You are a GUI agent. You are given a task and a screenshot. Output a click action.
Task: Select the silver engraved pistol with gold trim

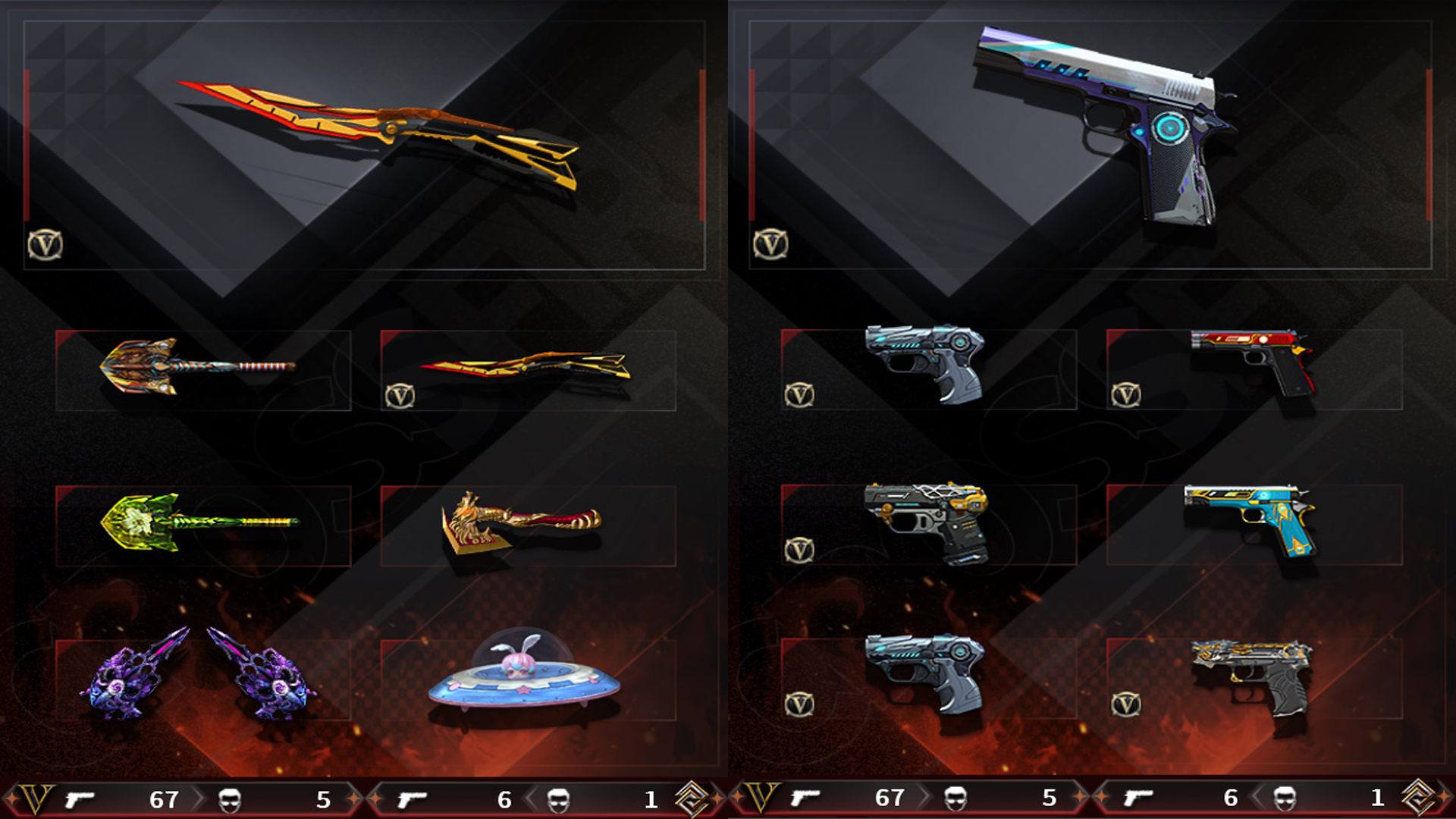coord(1254,679)
